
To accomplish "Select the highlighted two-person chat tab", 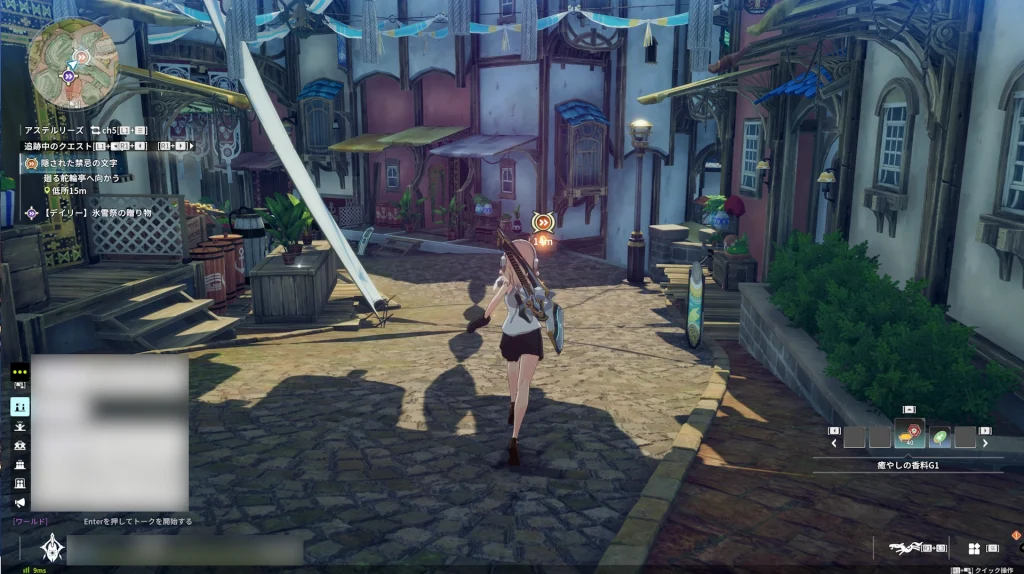I will 20,406.
